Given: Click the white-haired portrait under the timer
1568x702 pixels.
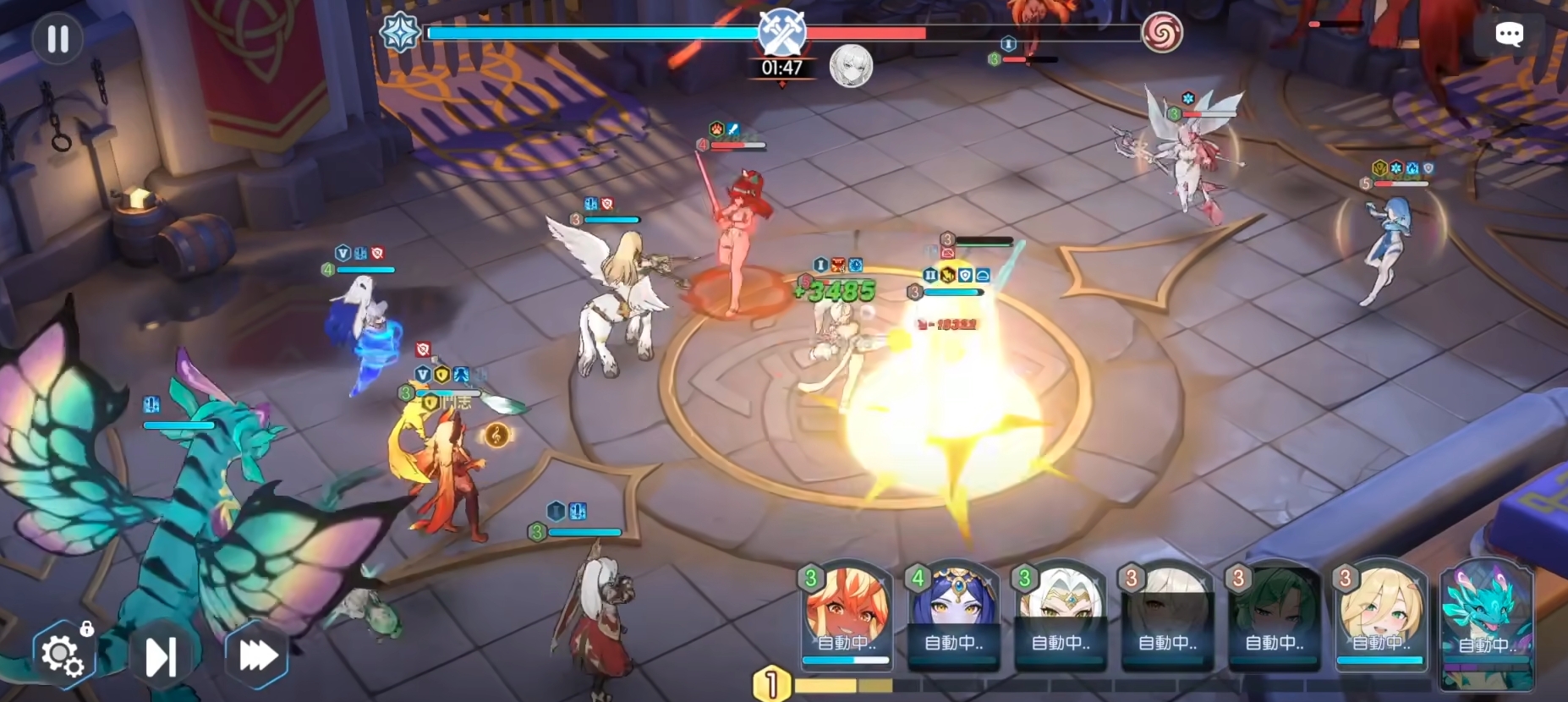Looking at the screenshot, I should pos(850,66).
